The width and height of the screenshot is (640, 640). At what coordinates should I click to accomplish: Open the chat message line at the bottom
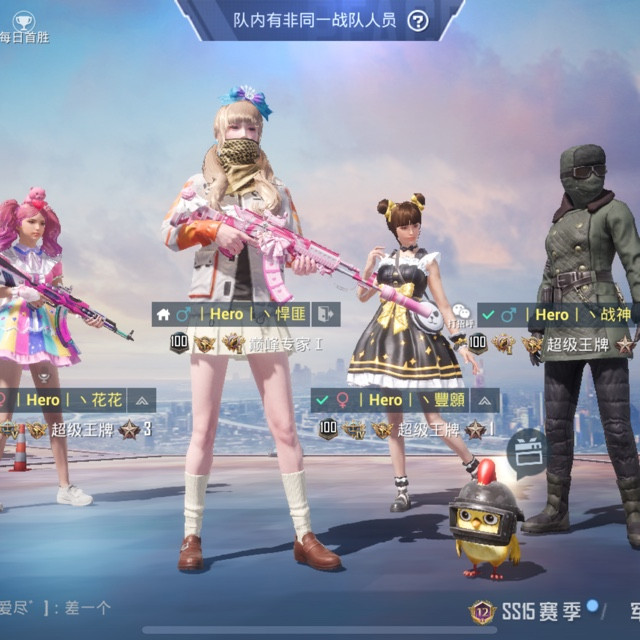[x=60, y=607]
